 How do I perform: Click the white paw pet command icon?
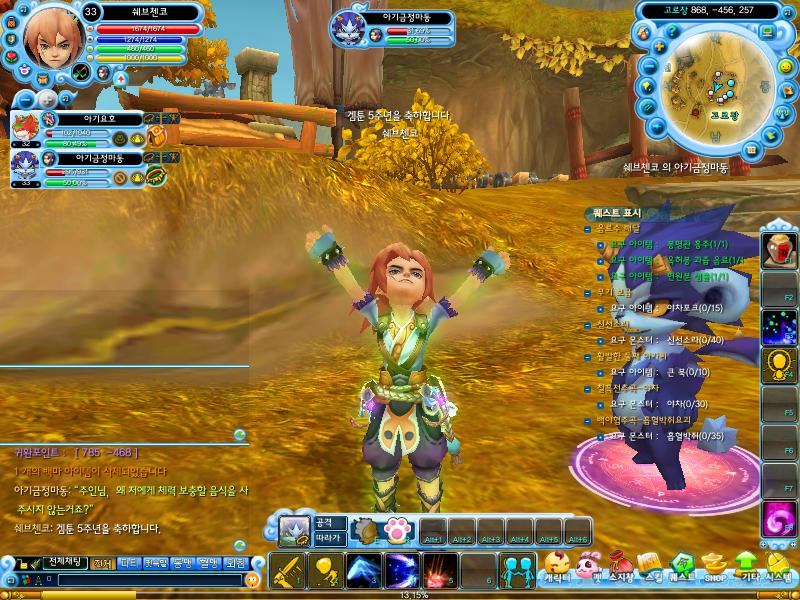(395, 529)
